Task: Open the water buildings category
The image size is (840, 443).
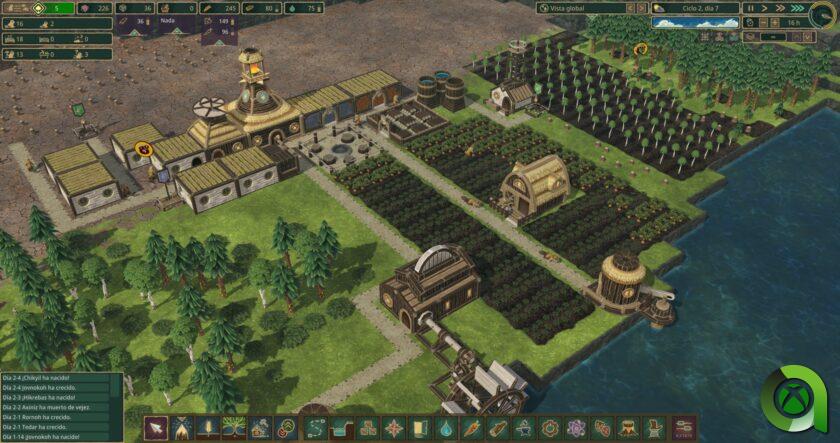Action: (445, 428)
